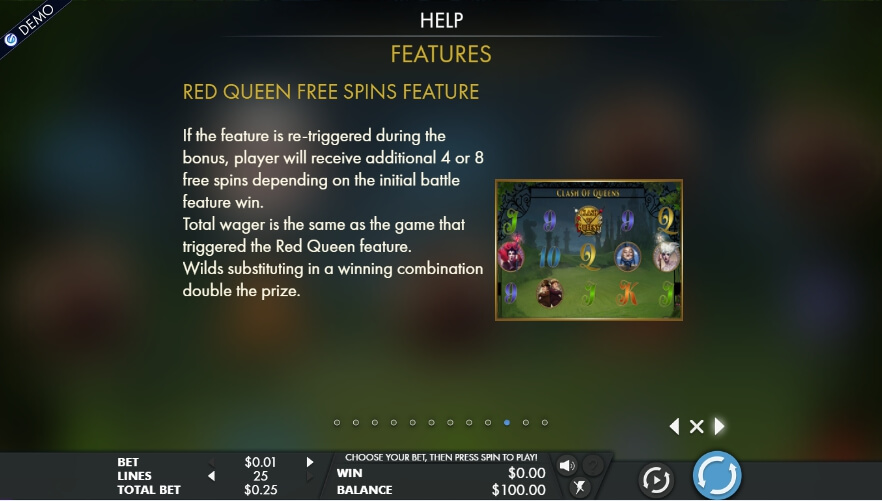Go to the previous help page arrow
882x501 pixels.
(674, 427)
